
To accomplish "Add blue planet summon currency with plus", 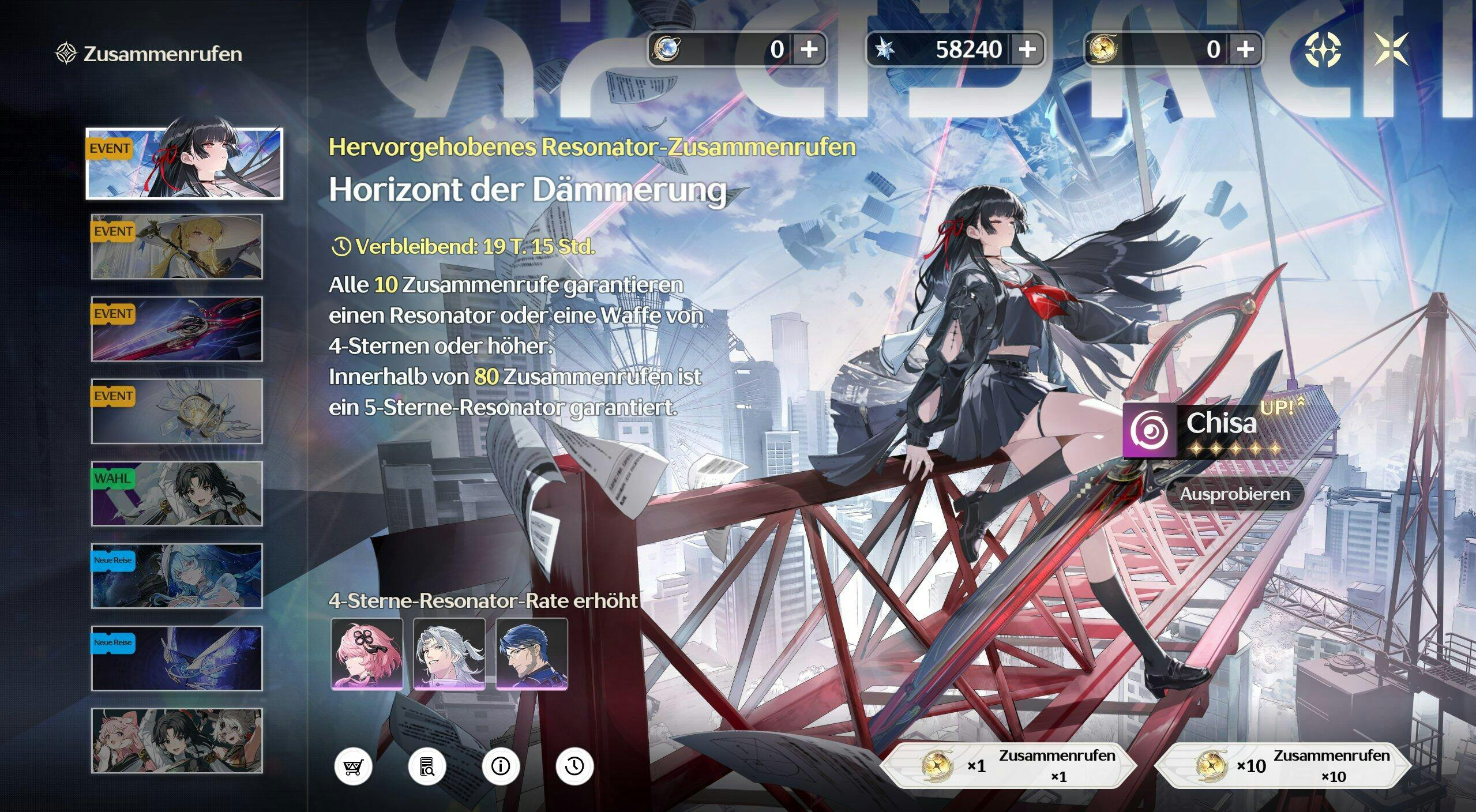I will (809, 49).
